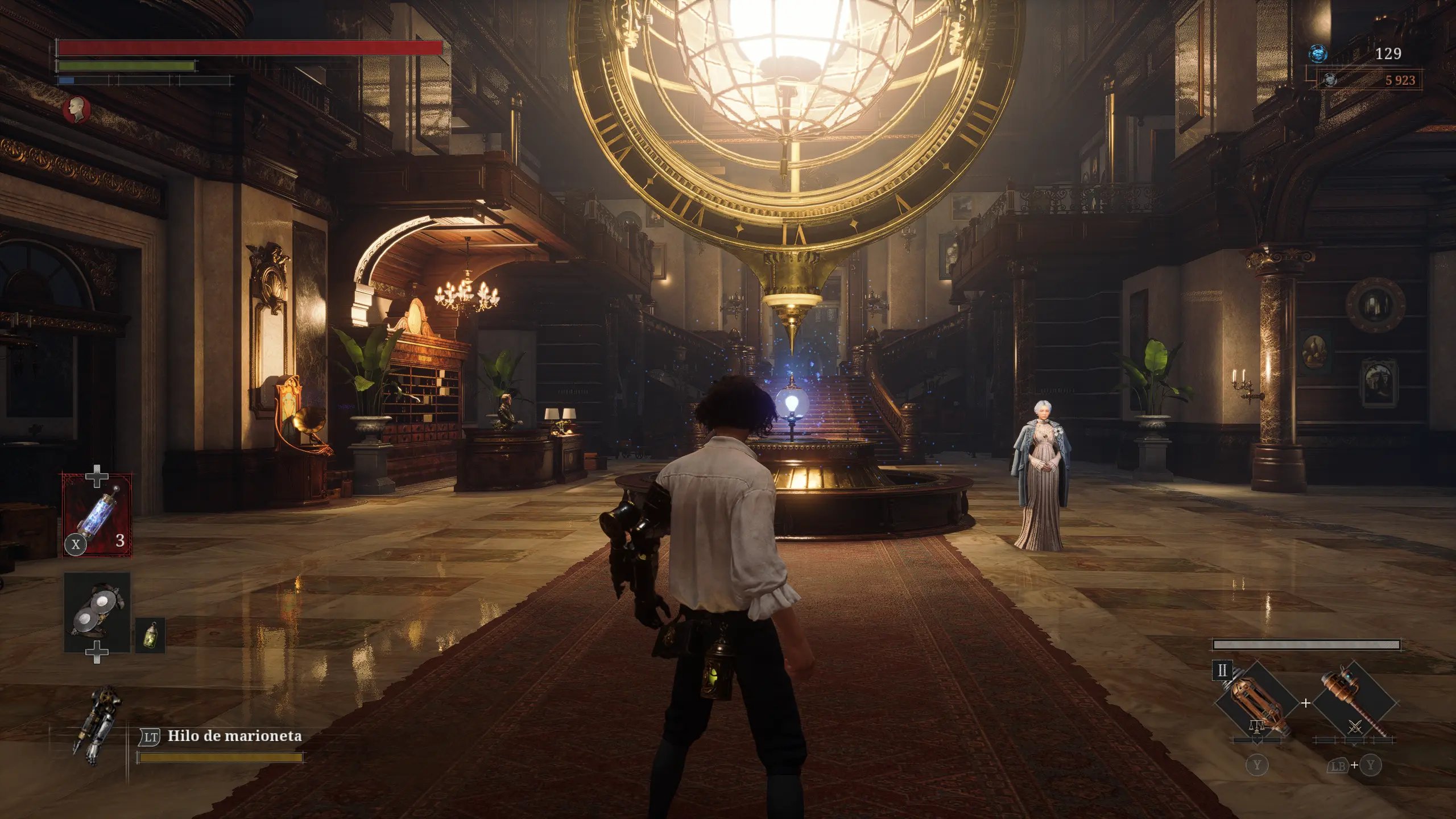Select the Pulse Cell belt slot
This screenshot has width=1456, height=819.
coord(97,515)
